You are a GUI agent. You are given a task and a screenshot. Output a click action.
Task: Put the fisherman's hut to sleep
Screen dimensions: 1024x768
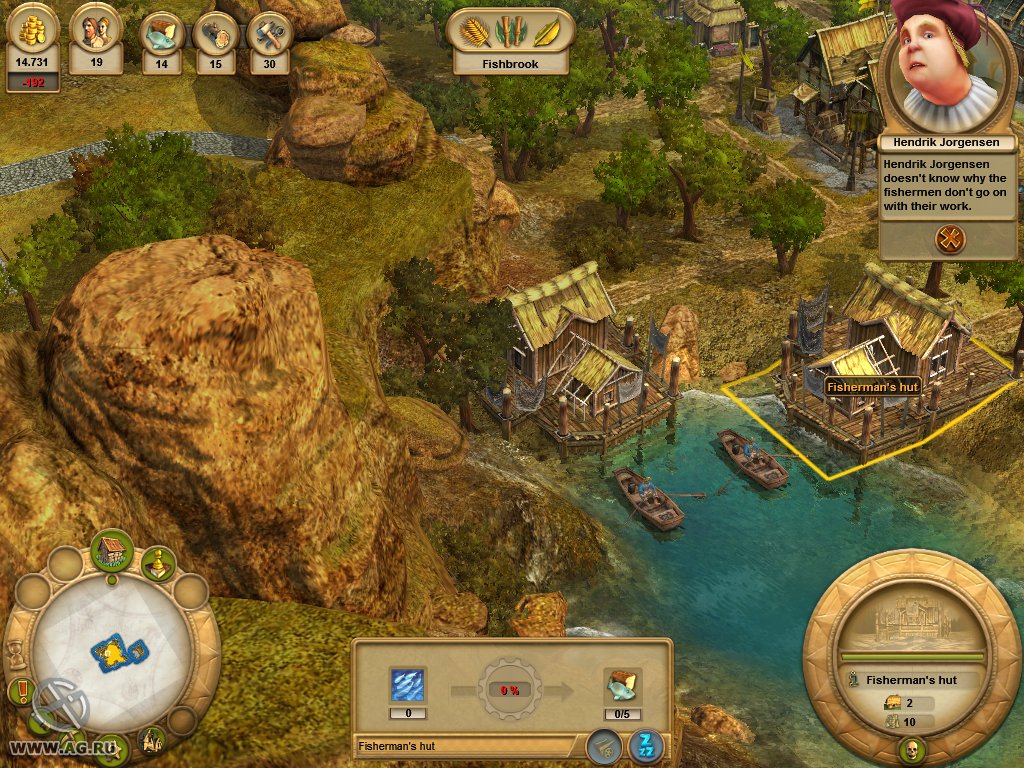[645, 745]
